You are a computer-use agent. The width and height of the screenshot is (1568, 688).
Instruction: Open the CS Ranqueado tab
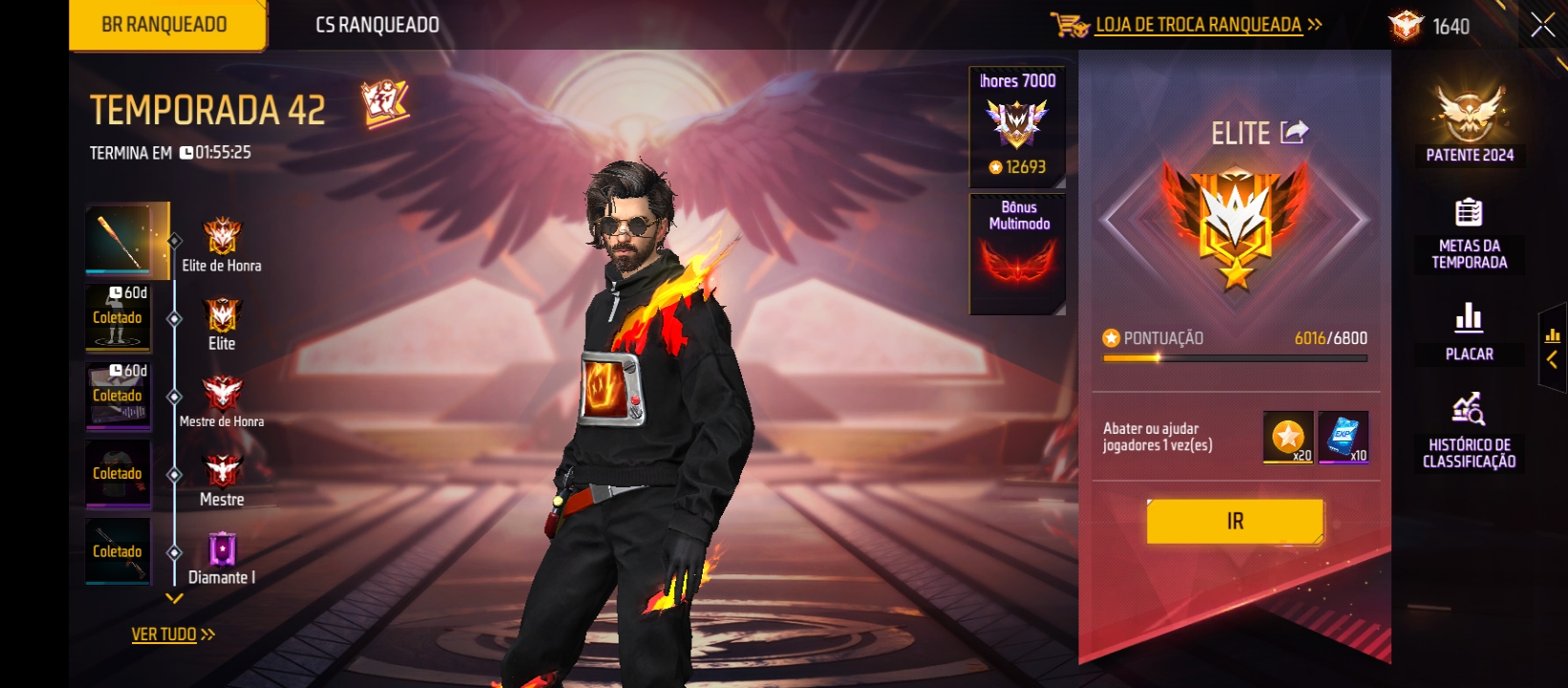378,25
